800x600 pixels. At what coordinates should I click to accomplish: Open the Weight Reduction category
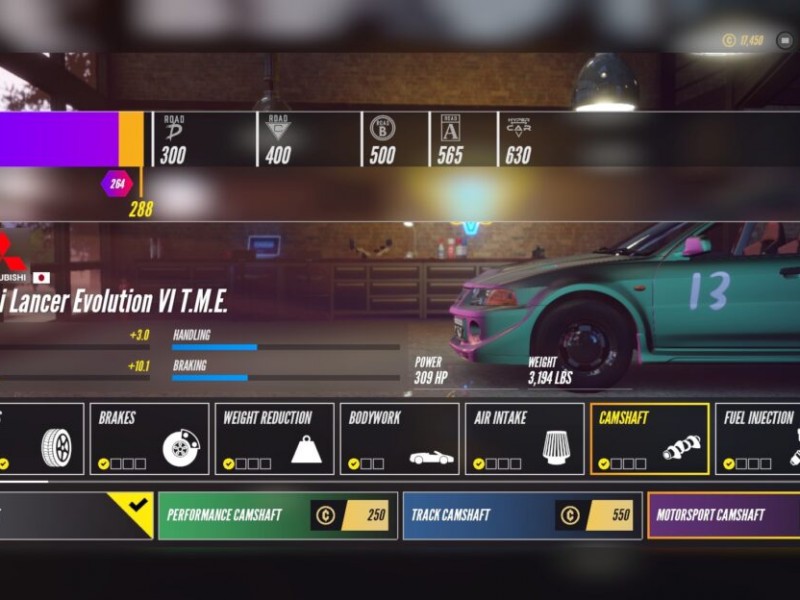274,438
